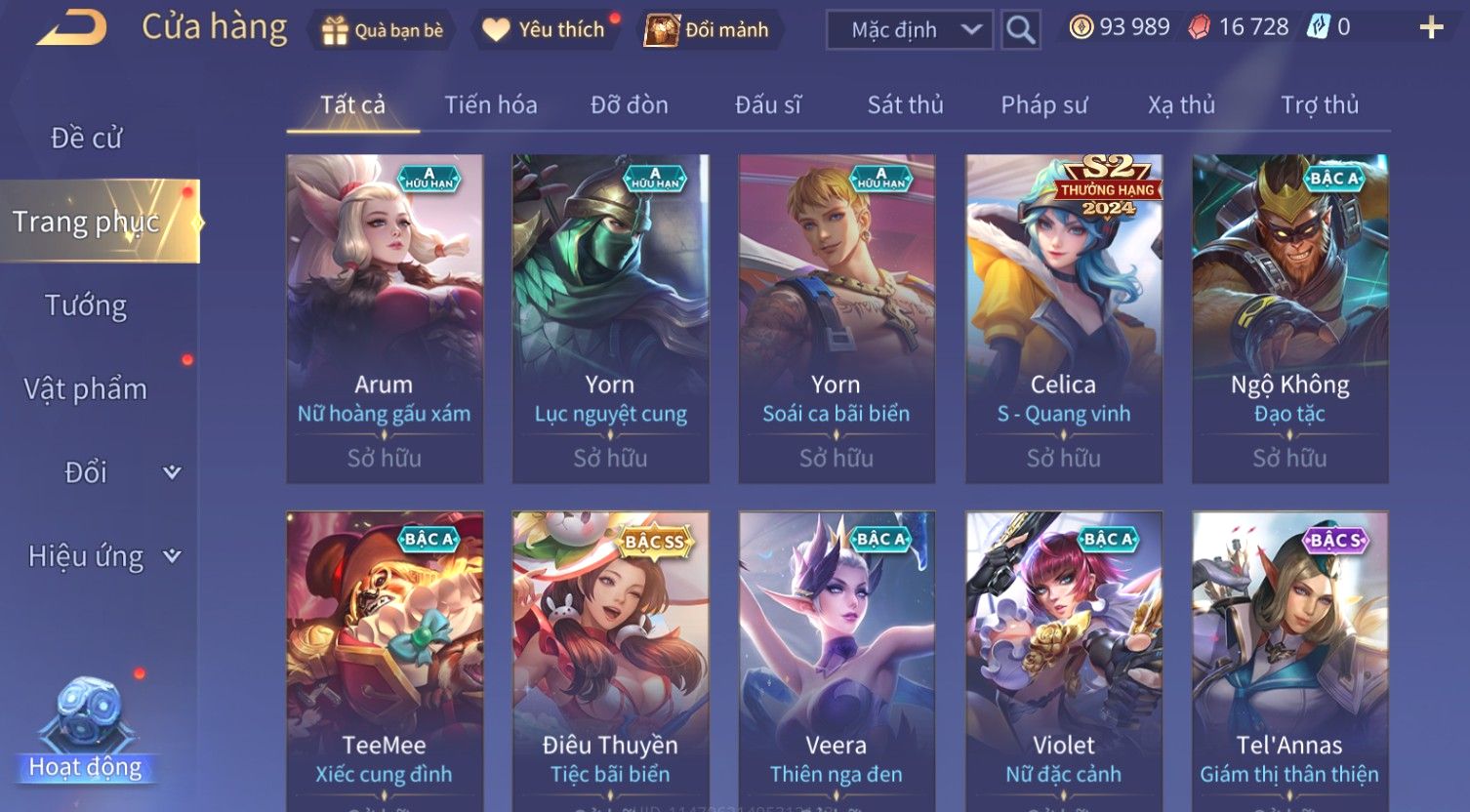Viewport: 1470px width, 812px height.
Task: Expand the Hiệu ứng sidebar menu
Action: (x=102, y=556)
